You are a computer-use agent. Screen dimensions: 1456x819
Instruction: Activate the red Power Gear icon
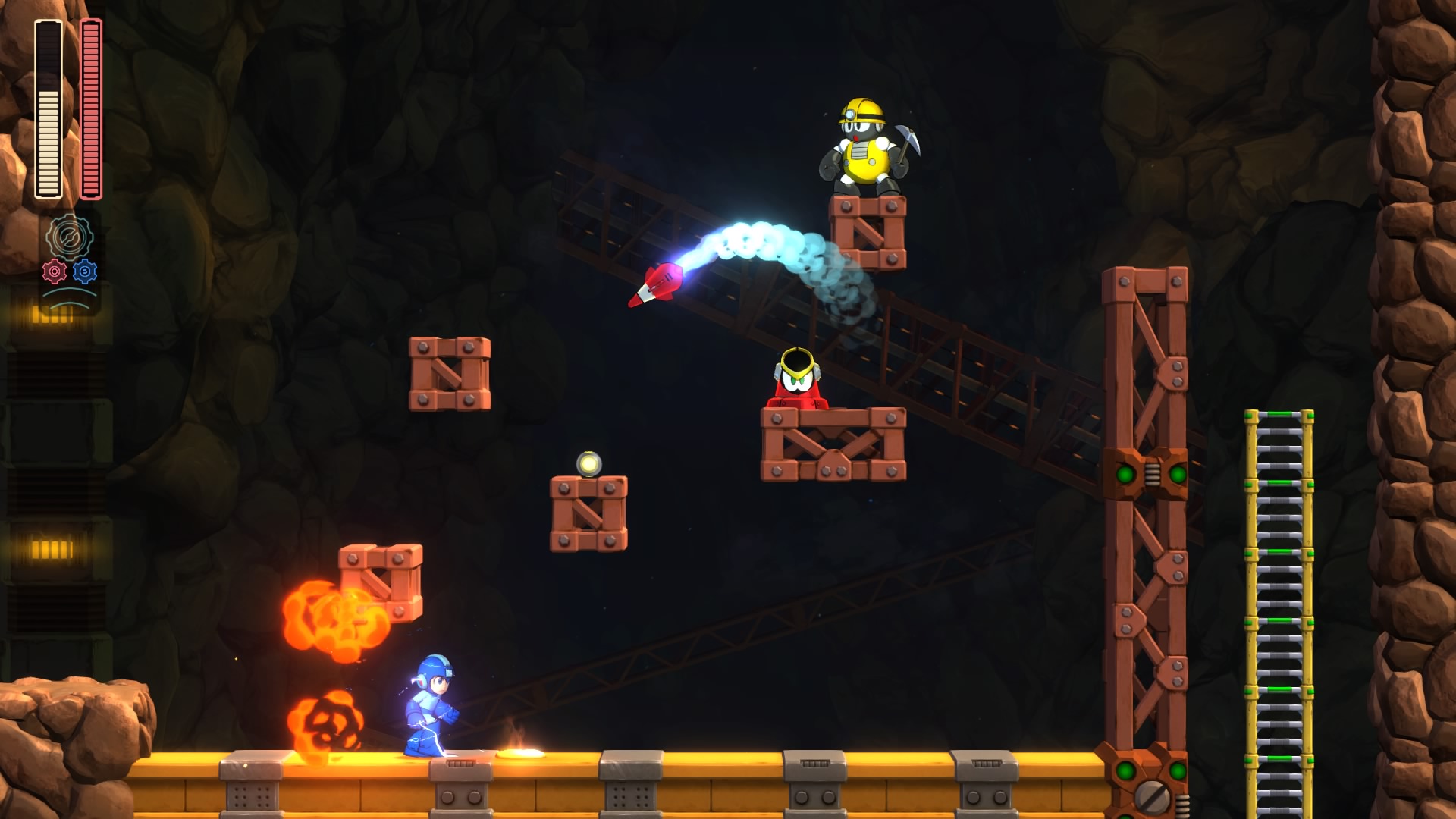(55, 271)
